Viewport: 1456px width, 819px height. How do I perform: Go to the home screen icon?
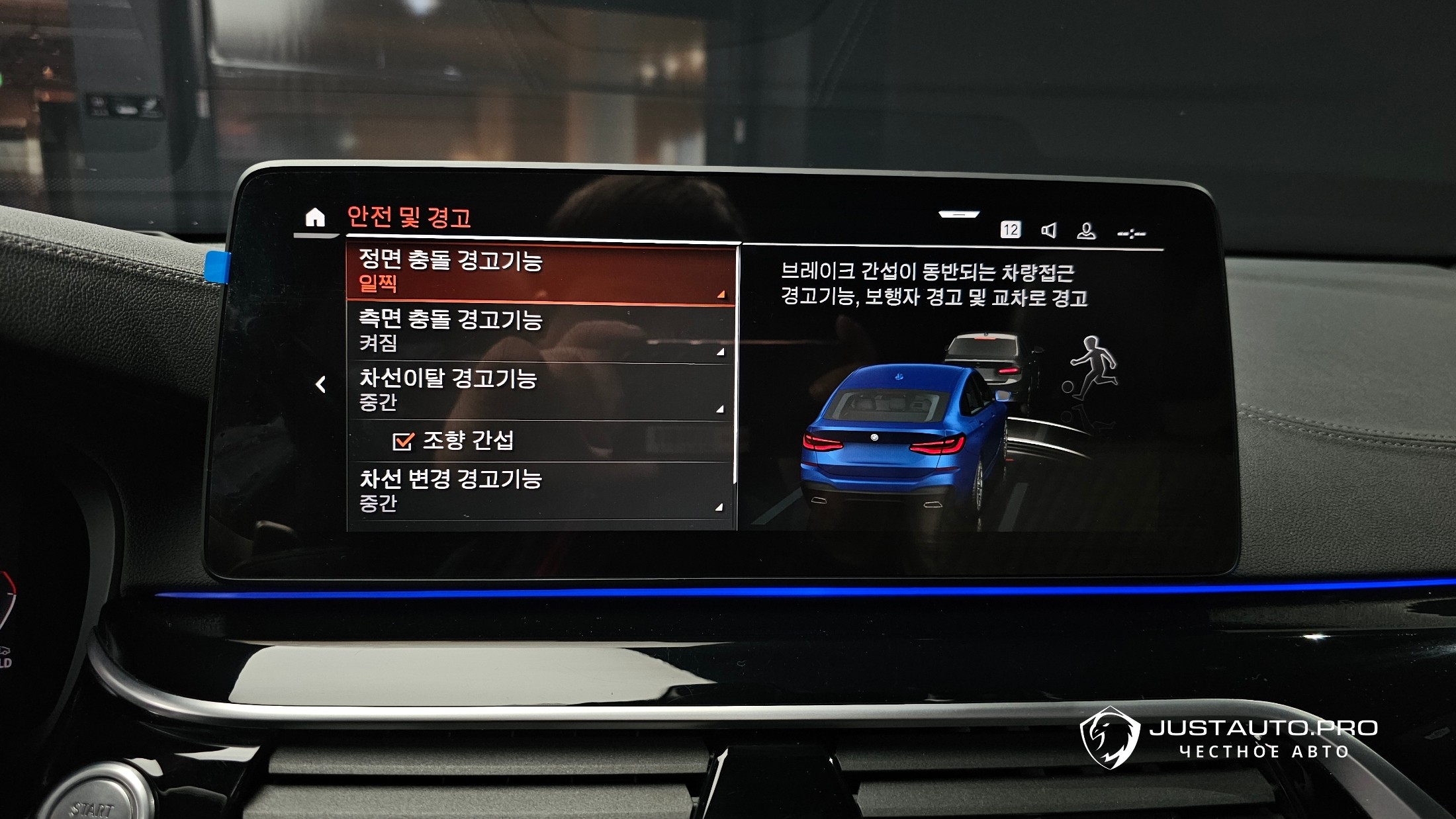(x=315, y=217)
